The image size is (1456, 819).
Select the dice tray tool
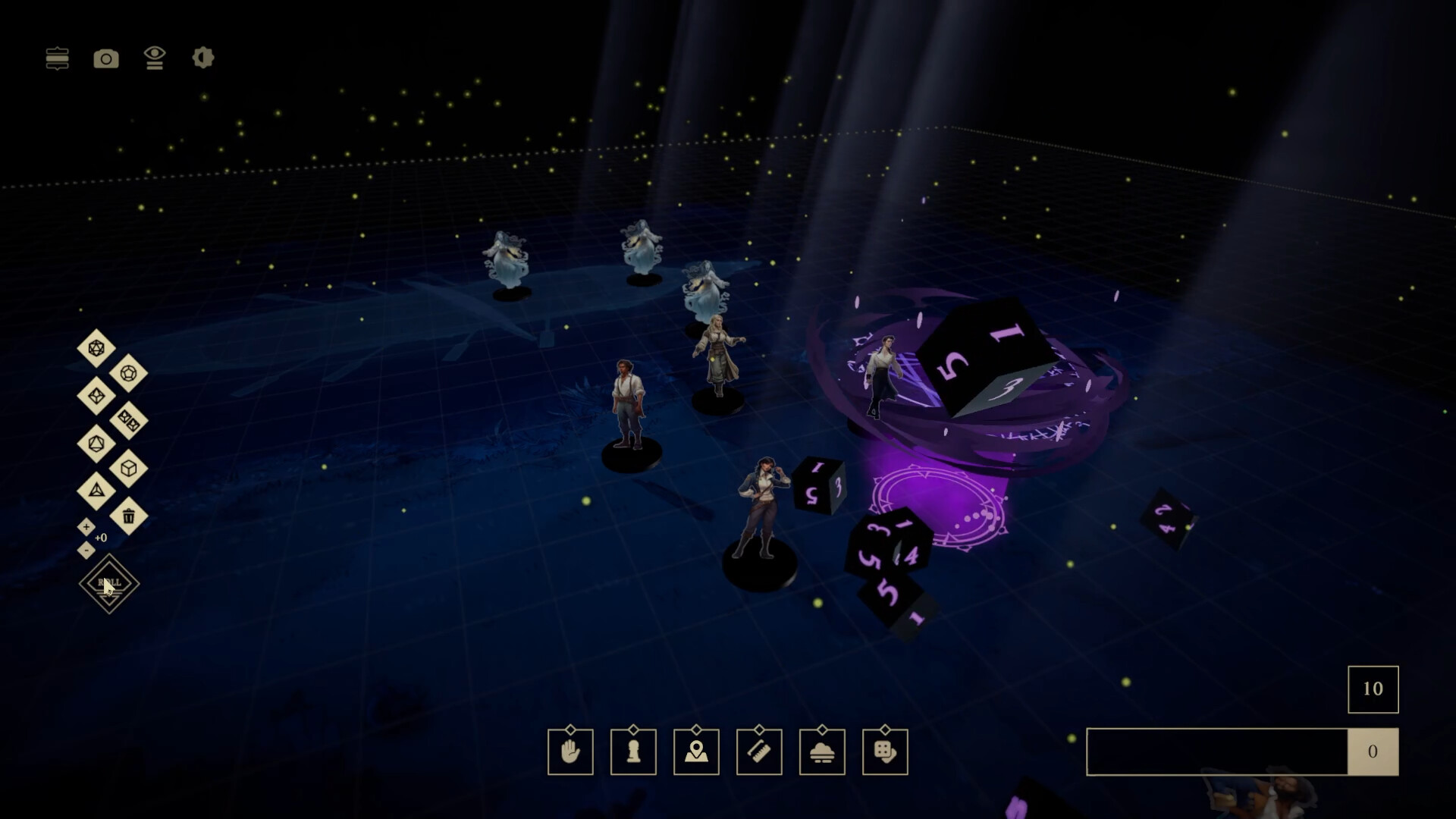point(885,752)
